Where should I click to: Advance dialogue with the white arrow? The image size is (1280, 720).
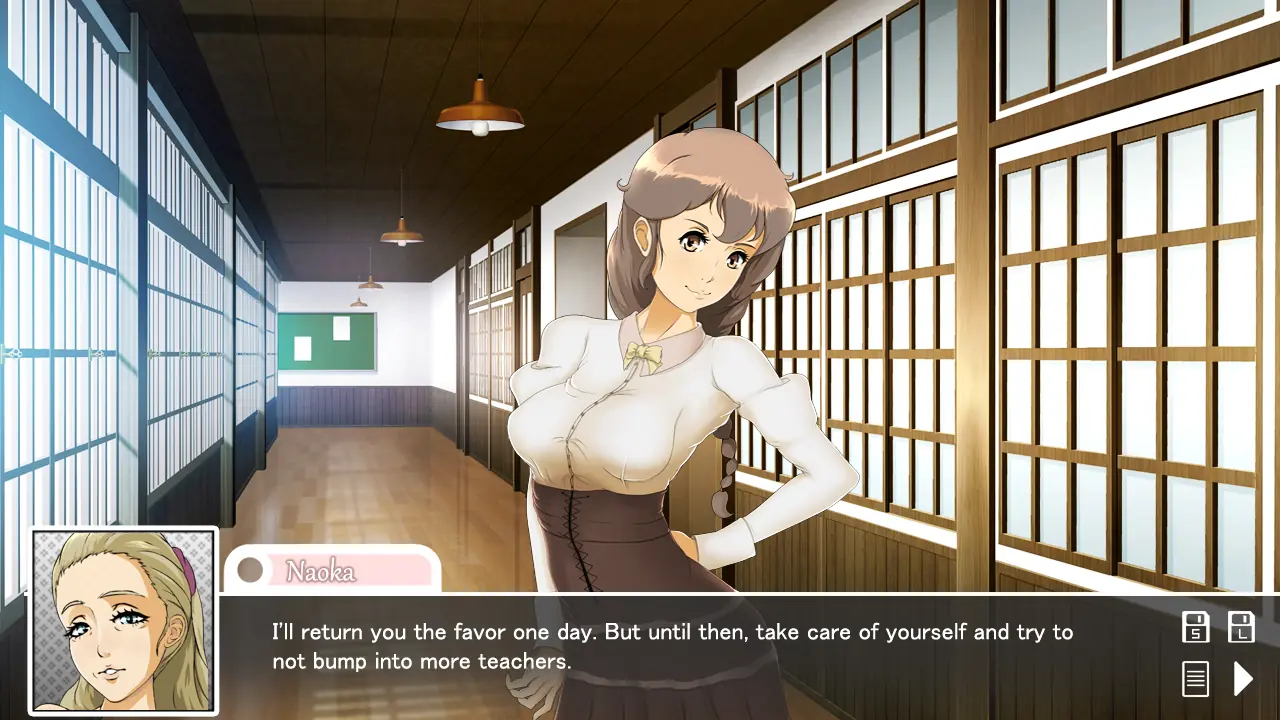click(1242, 679)
